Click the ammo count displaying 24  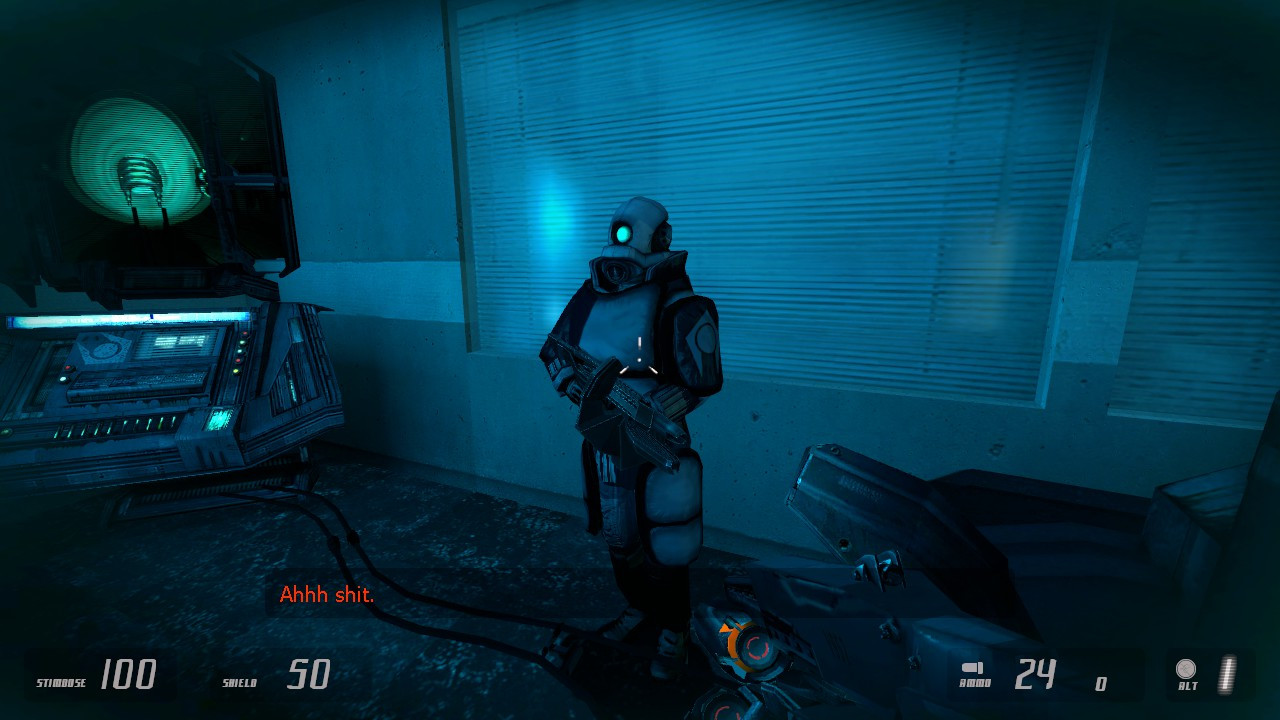[x=1035, y=672]
